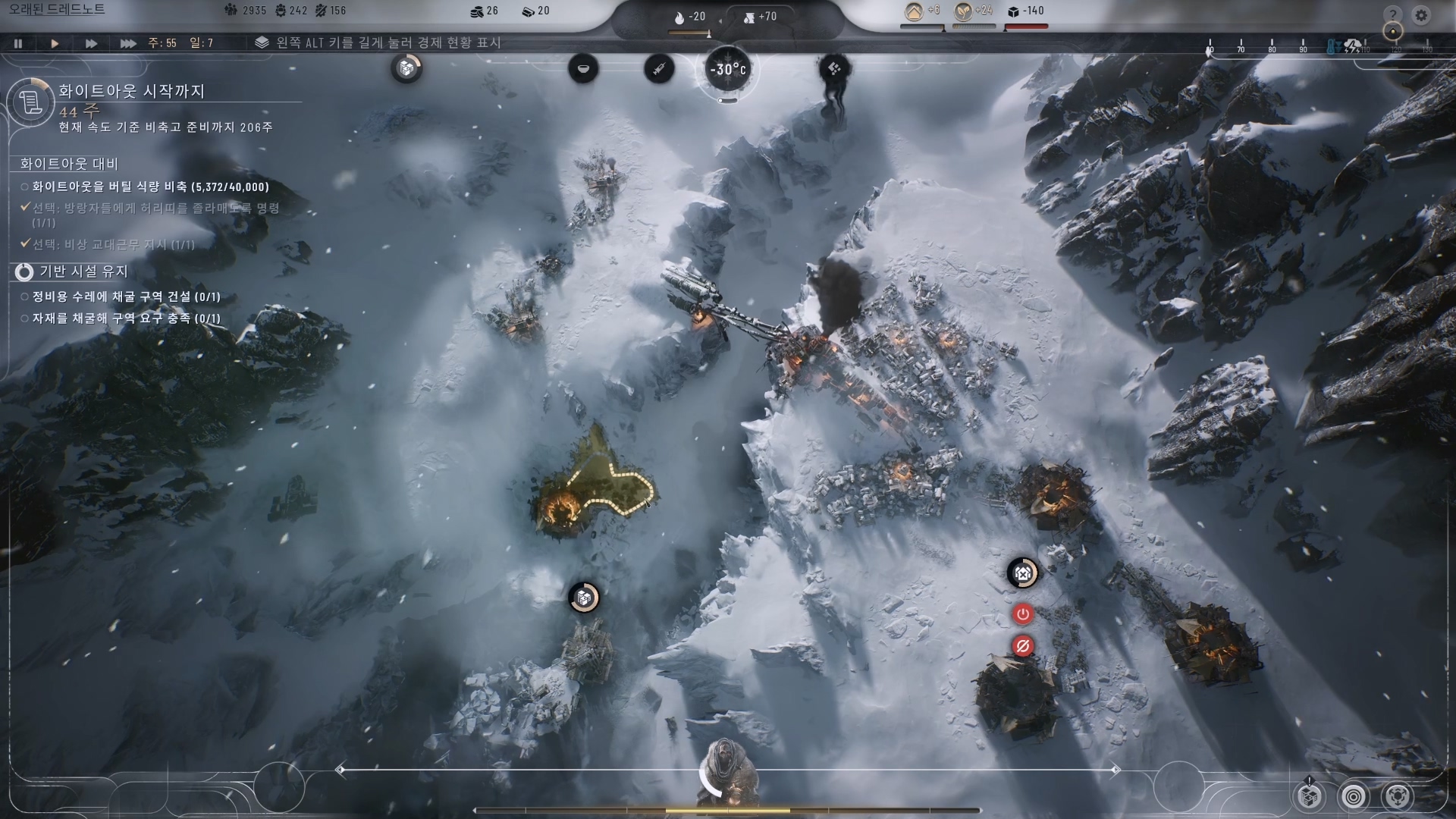This screenshot has width=1456, height=819.
Task: Select the 'maintain infrastructure' objective header
Action: (x=83, y=271)
